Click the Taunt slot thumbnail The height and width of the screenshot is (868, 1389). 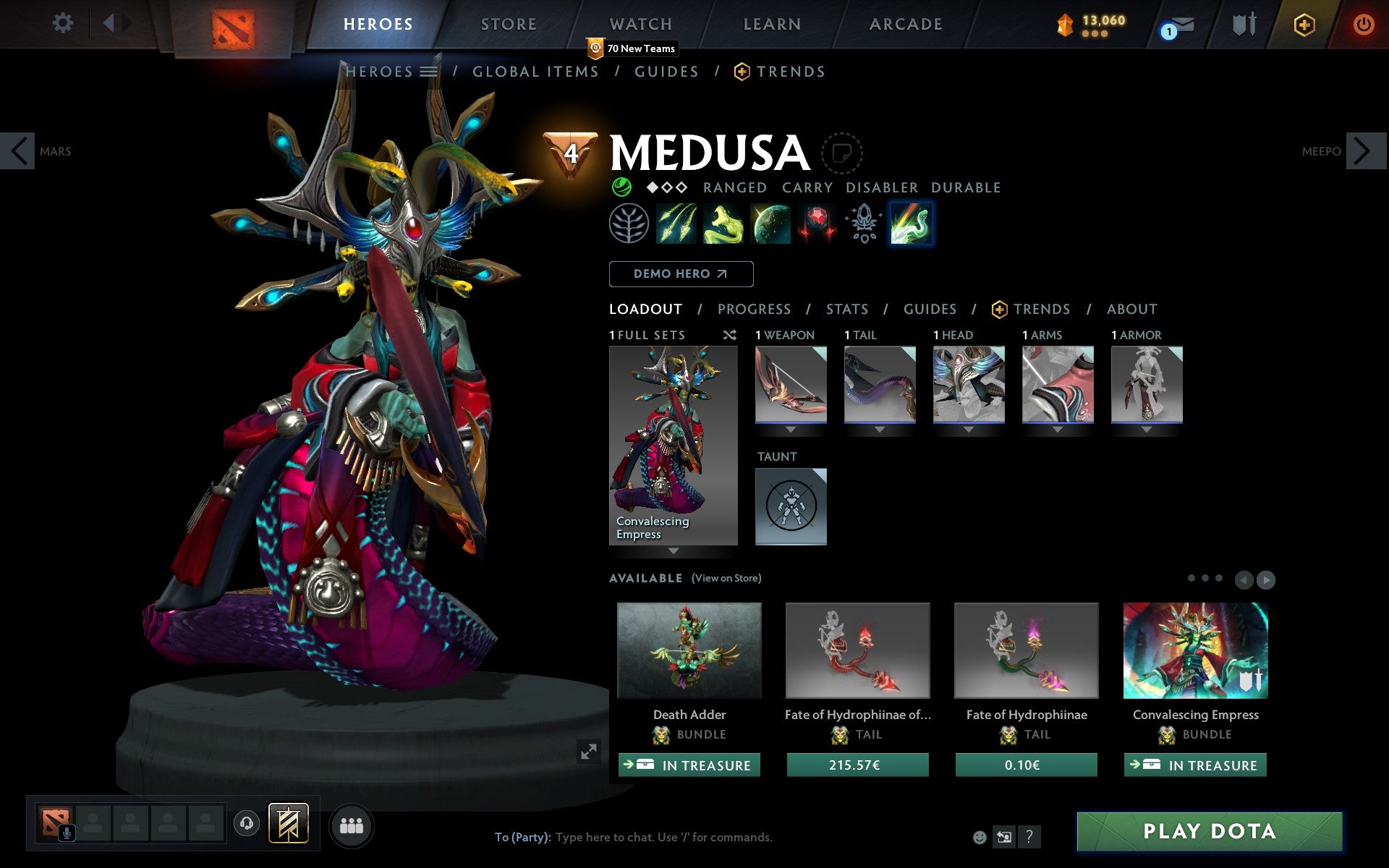(790, 506)
